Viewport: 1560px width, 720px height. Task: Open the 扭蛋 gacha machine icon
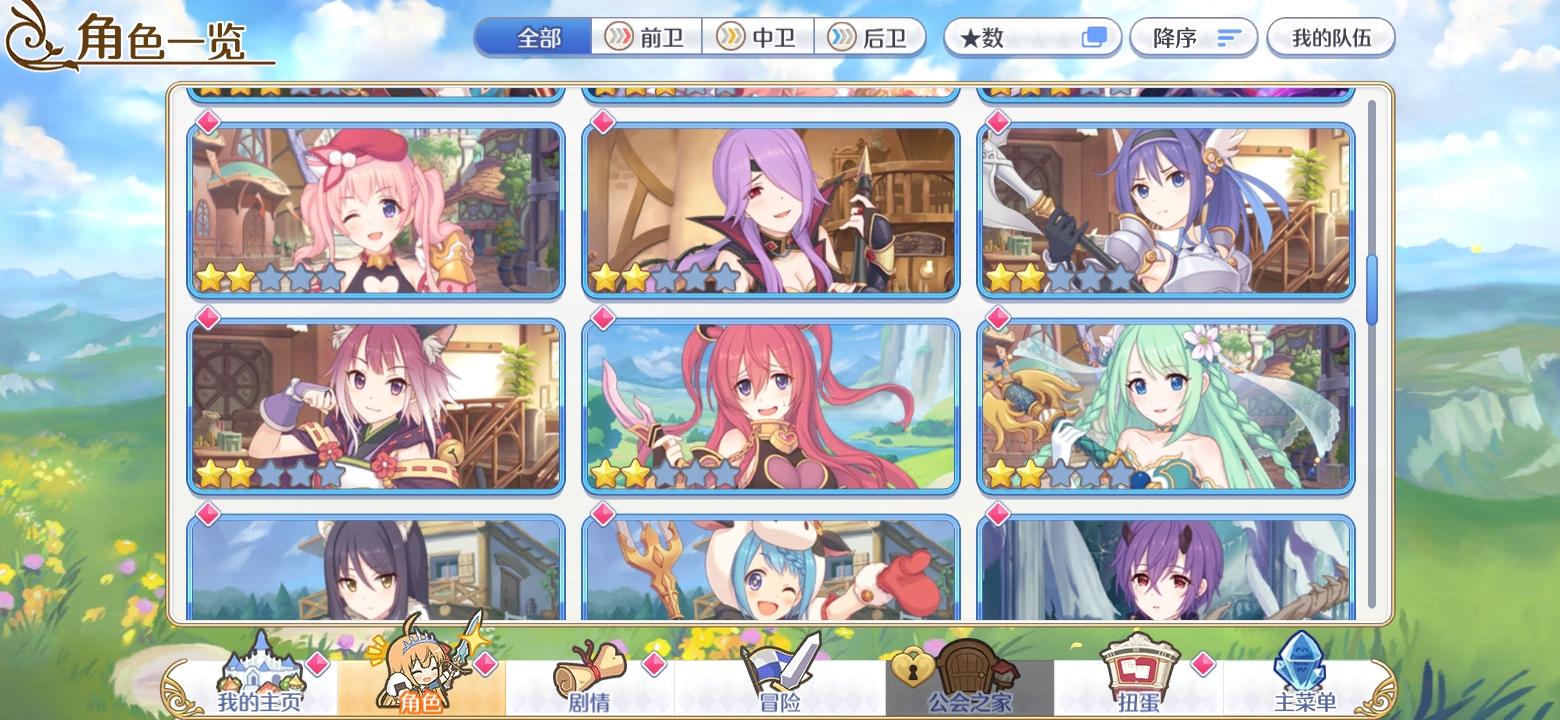(1140, 670)
